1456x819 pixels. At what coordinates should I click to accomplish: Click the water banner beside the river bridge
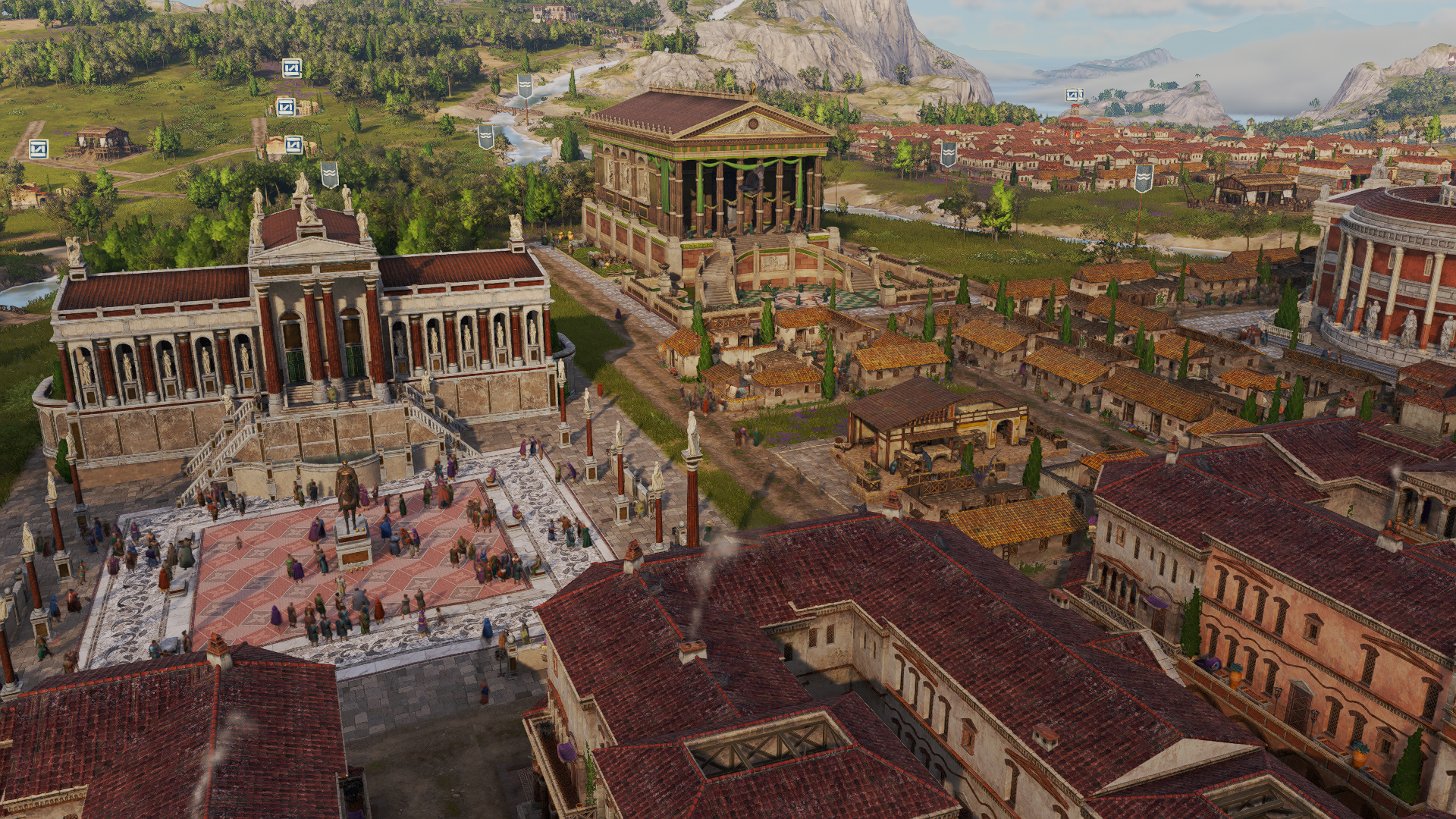tap(526, 86)
